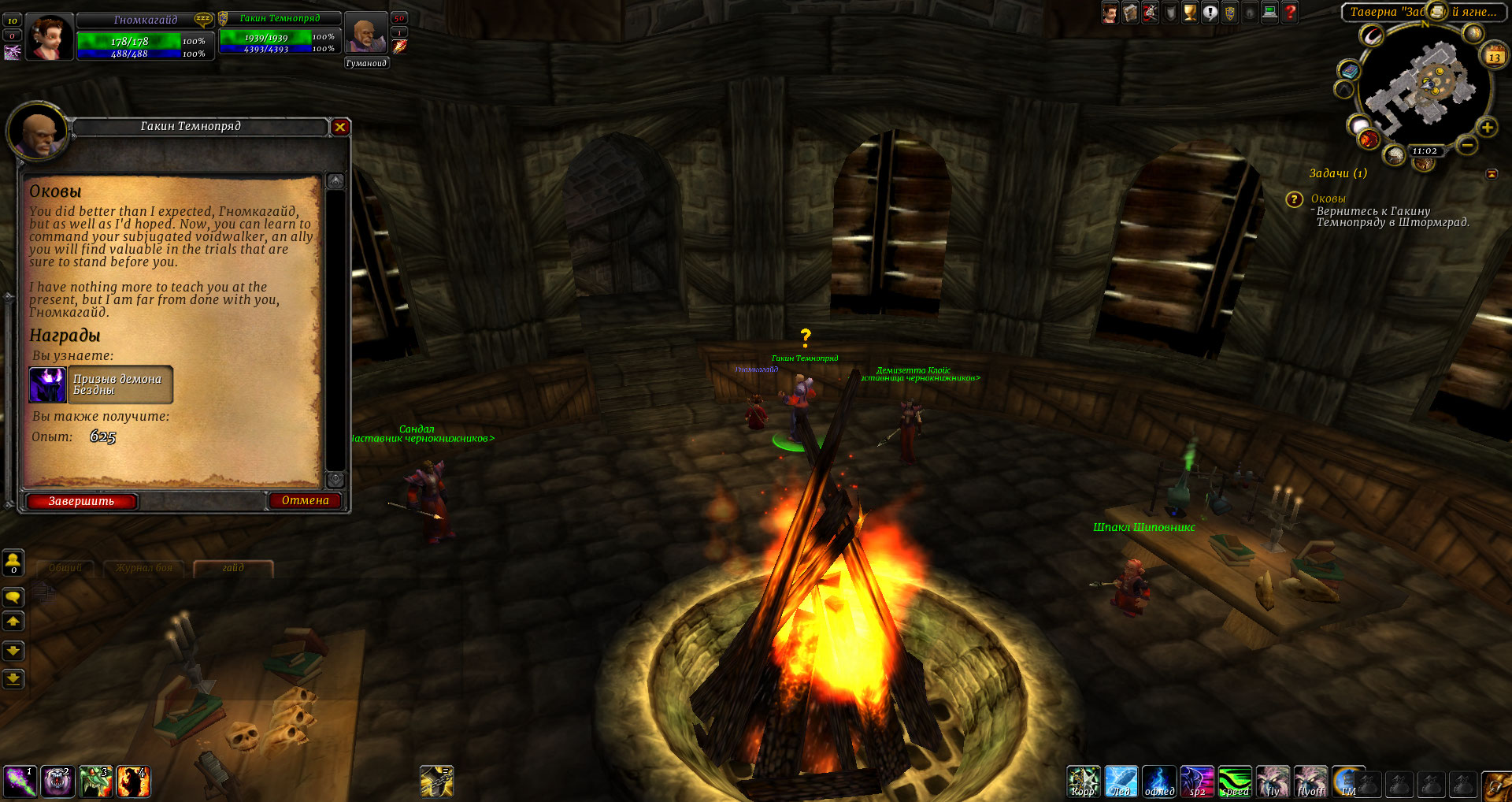This screenshot has height=802, width=1512.
Task: Close the Гакин Темнопряд quest window
Action: pyautogui.click(x=340, y=127)
